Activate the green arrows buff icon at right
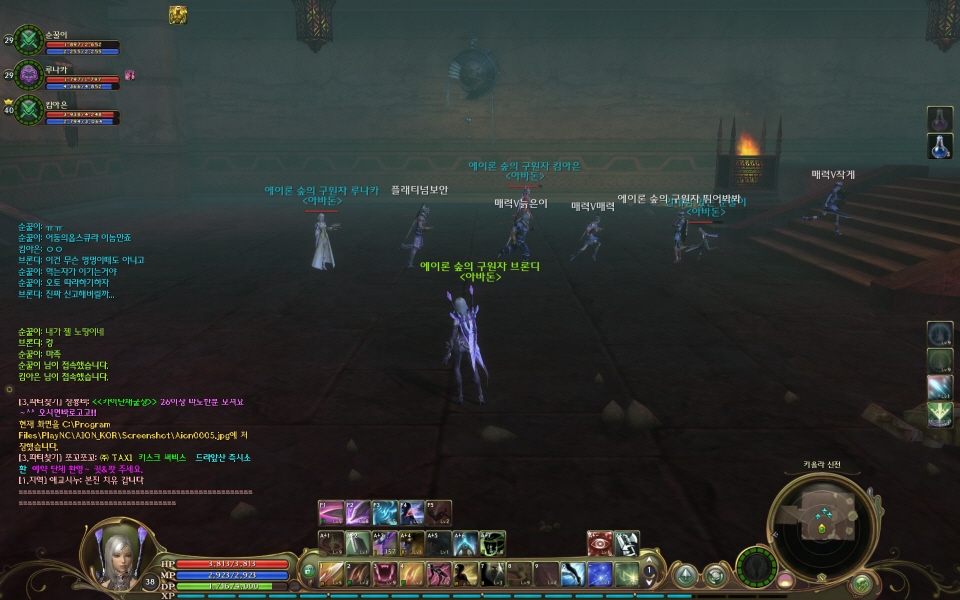Viewport: 960px width, 600px height. coord(940,414)
